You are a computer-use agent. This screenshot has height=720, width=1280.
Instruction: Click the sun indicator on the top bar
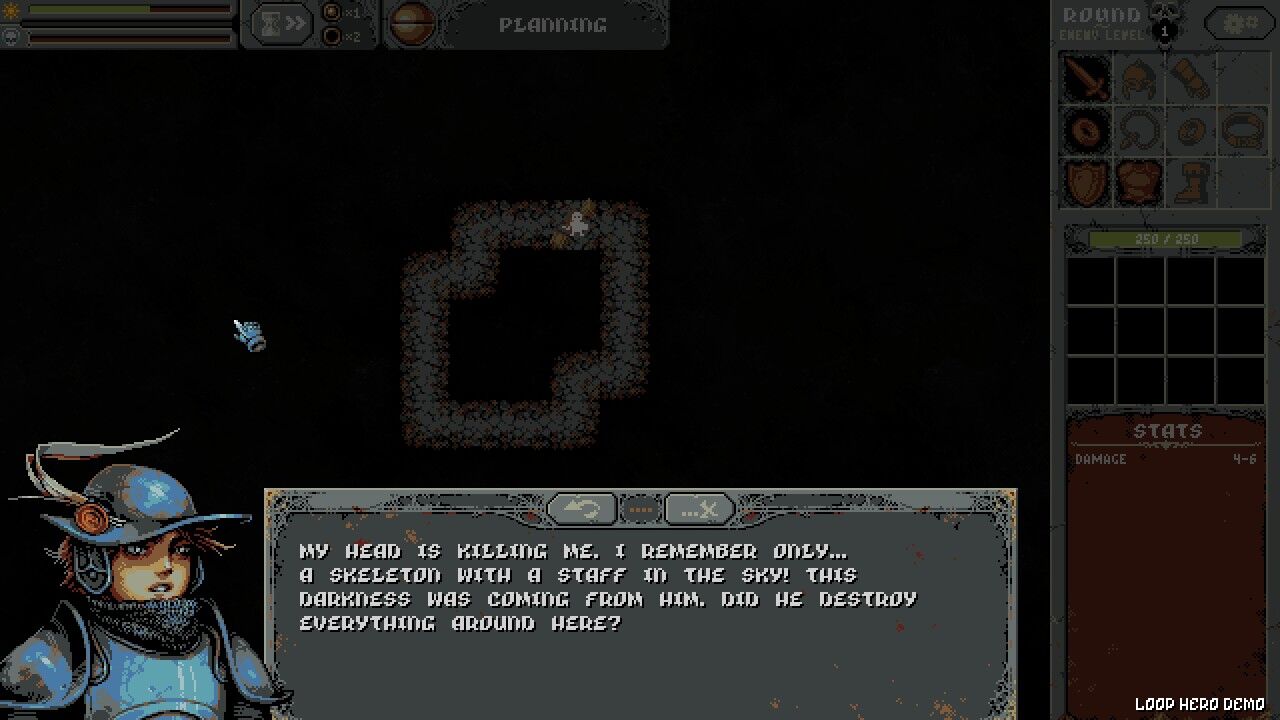click(x=12, y=12)
